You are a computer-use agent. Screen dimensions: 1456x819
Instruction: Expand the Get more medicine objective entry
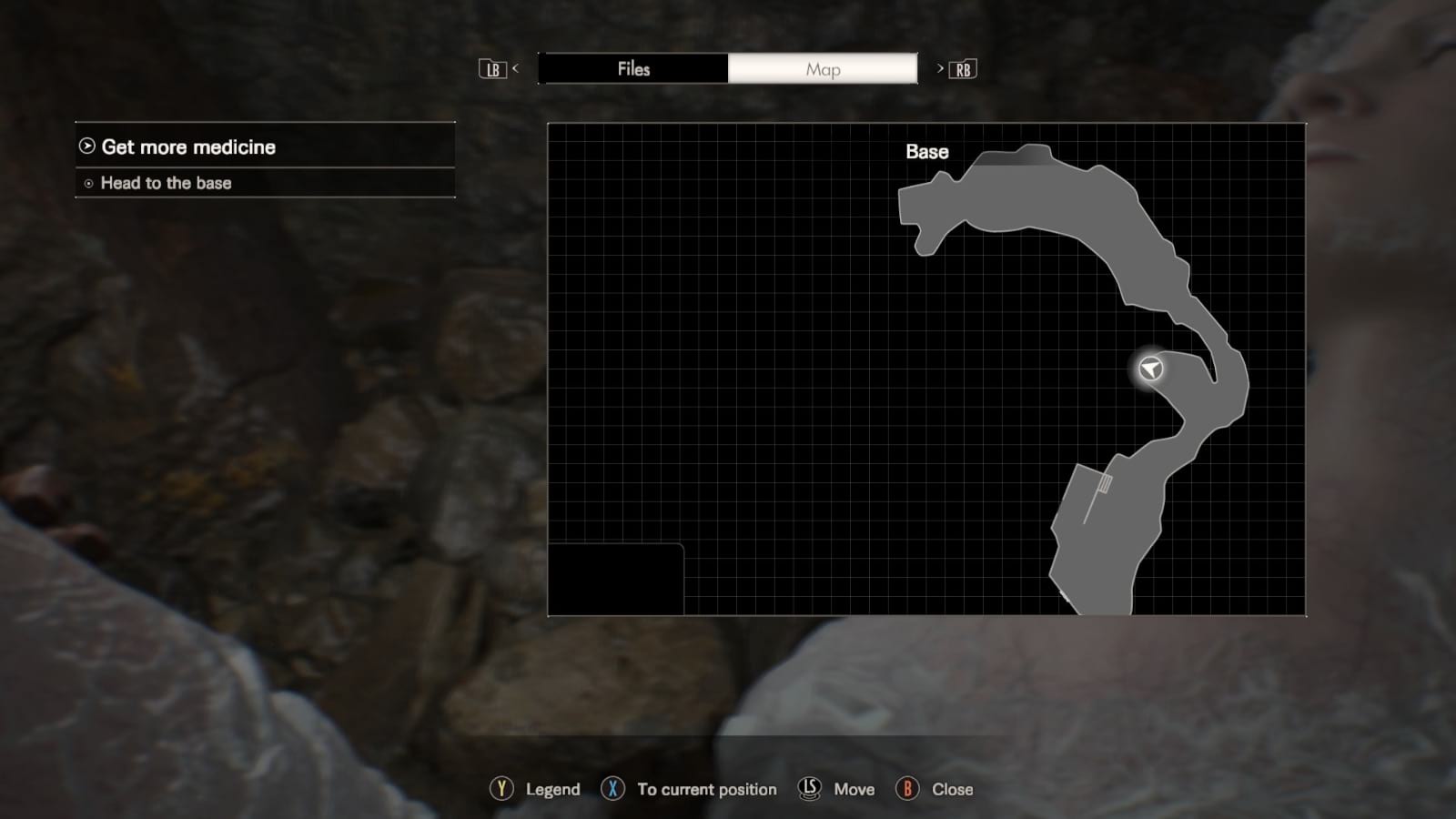coord(189,147)
